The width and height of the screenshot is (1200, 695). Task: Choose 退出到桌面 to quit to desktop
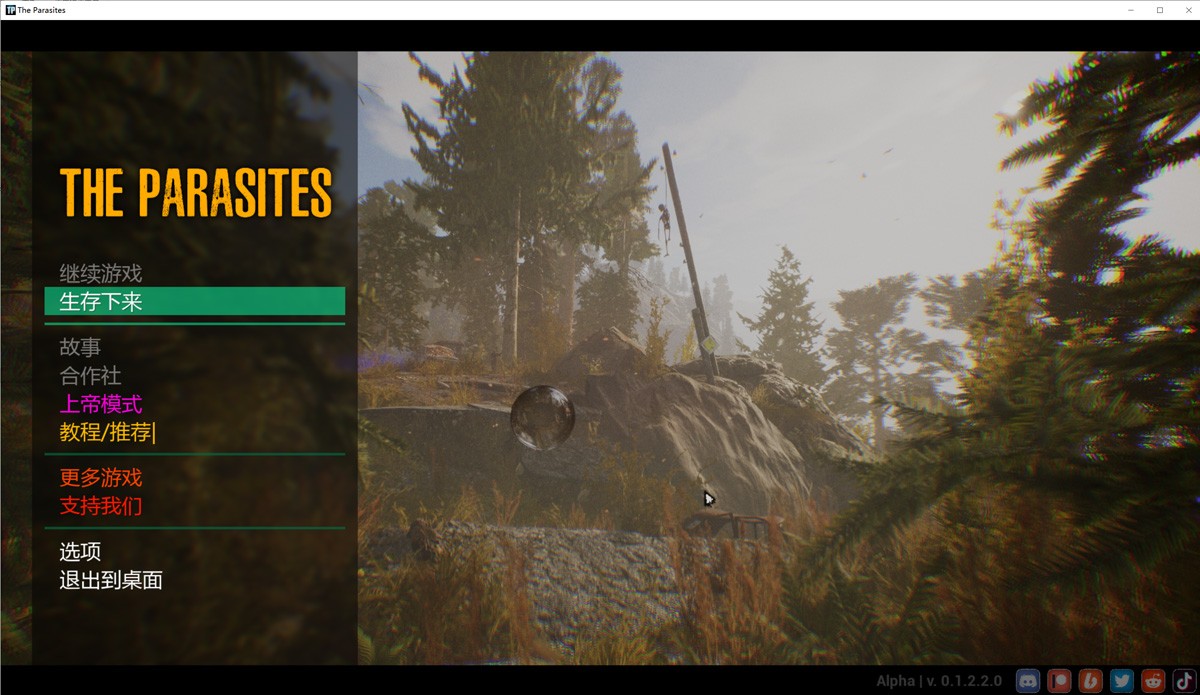click(x=111, y=580)
